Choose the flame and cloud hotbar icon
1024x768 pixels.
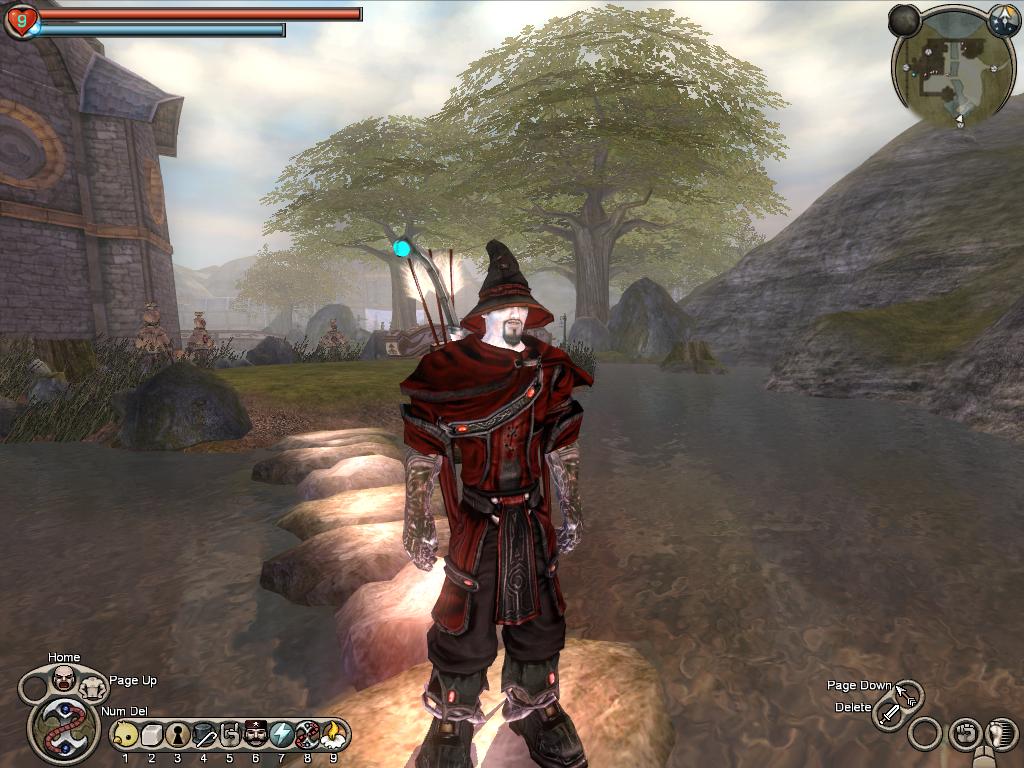point(334,736)
